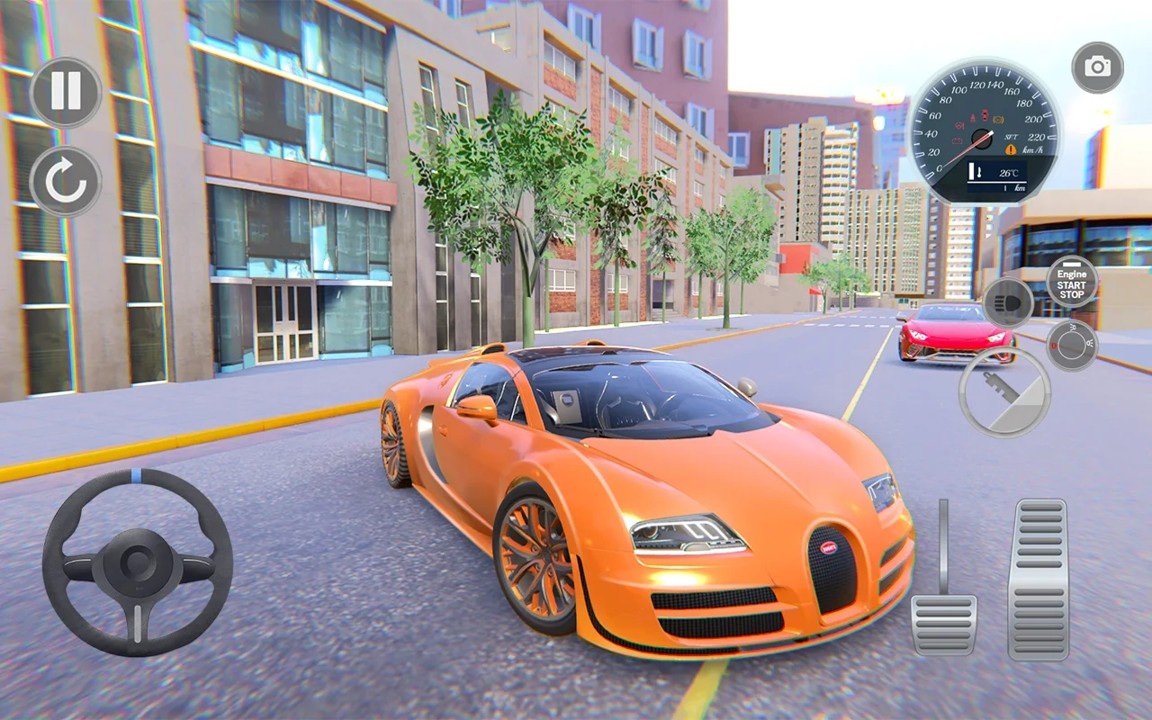This screenshot has height=720, width=1152.
Task: Click the light mode rotary dial
Action: 1071,345
